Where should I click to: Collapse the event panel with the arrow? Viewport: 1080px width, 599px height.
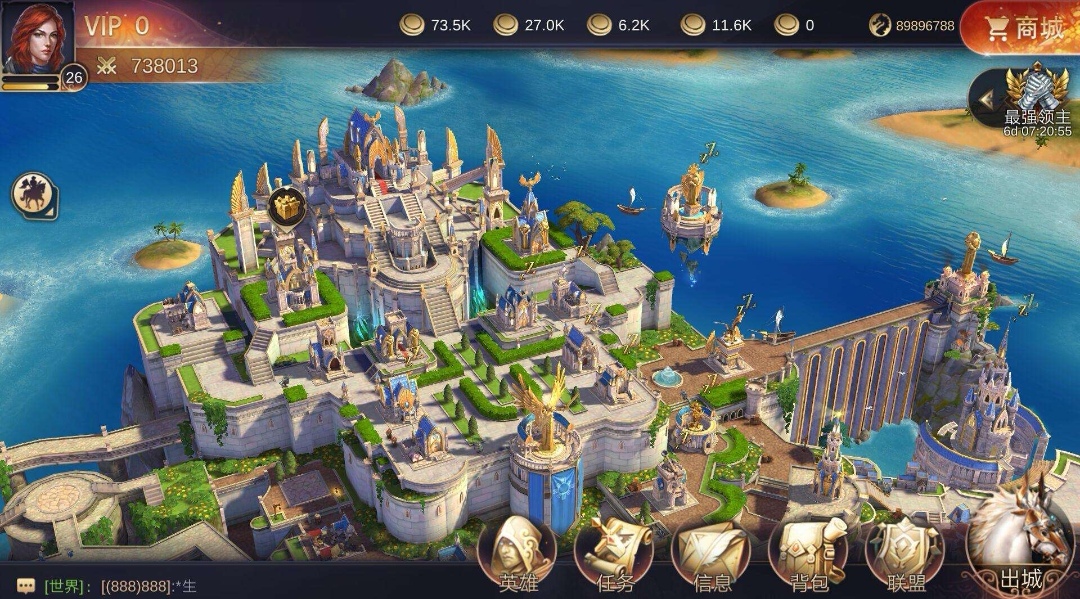coord(986,99)
